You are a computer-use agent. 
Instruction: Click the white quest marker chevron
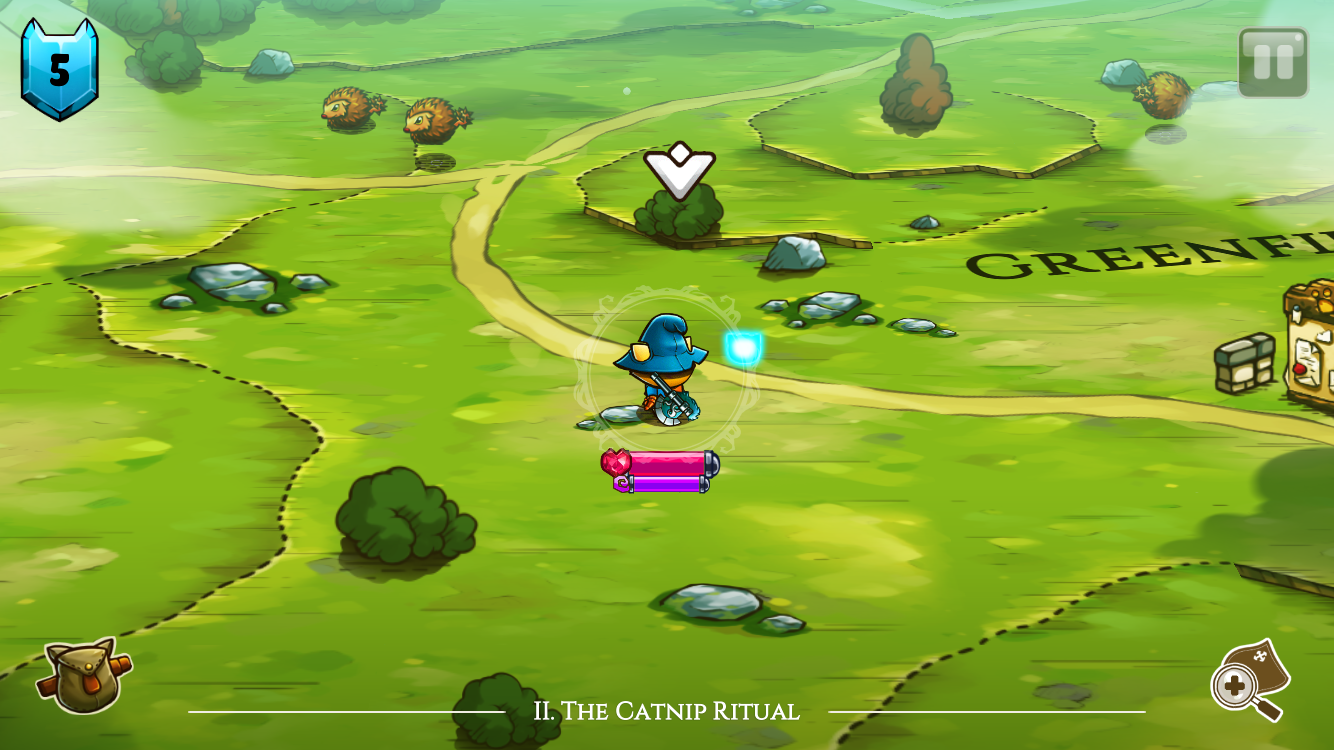point(680,170)
